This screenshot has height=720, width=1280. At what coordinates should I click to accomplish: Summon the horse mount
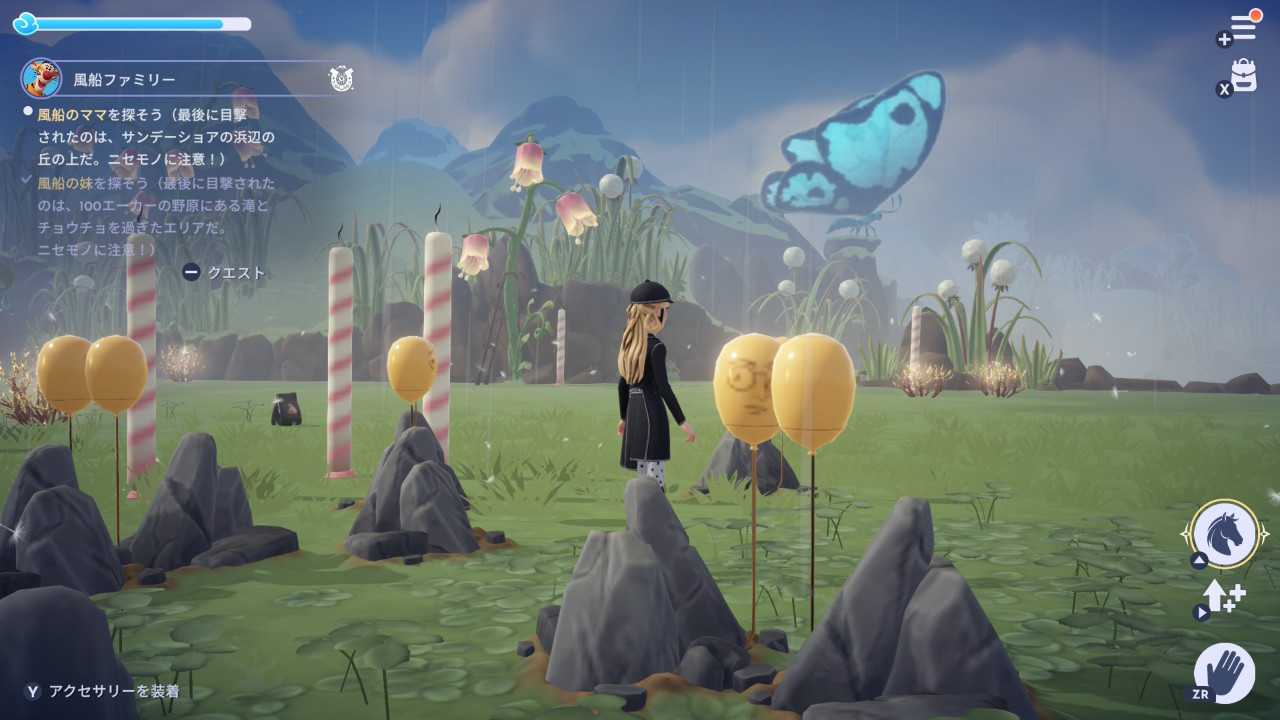tap(1225, 534)
